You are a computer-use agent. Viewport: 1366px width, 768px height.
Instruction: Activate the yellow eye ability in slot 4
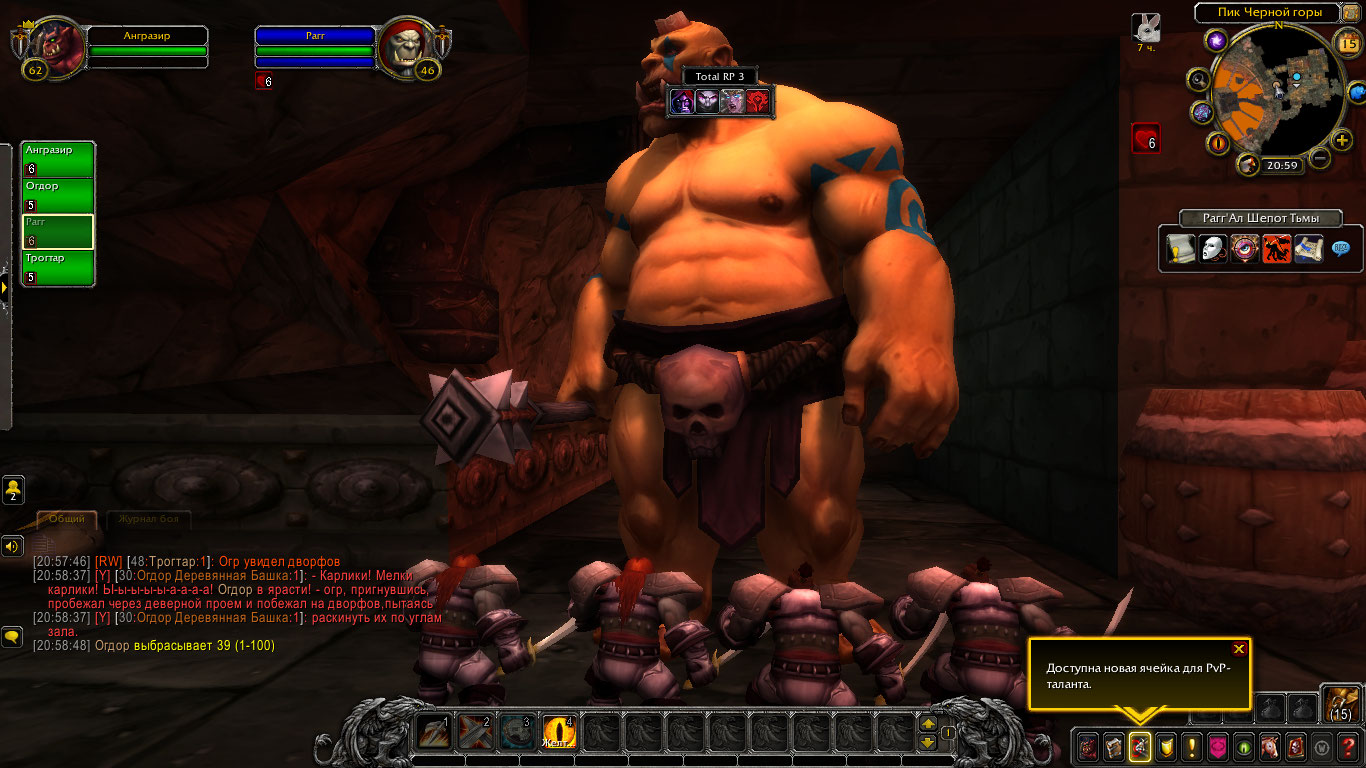coord(558,733)
